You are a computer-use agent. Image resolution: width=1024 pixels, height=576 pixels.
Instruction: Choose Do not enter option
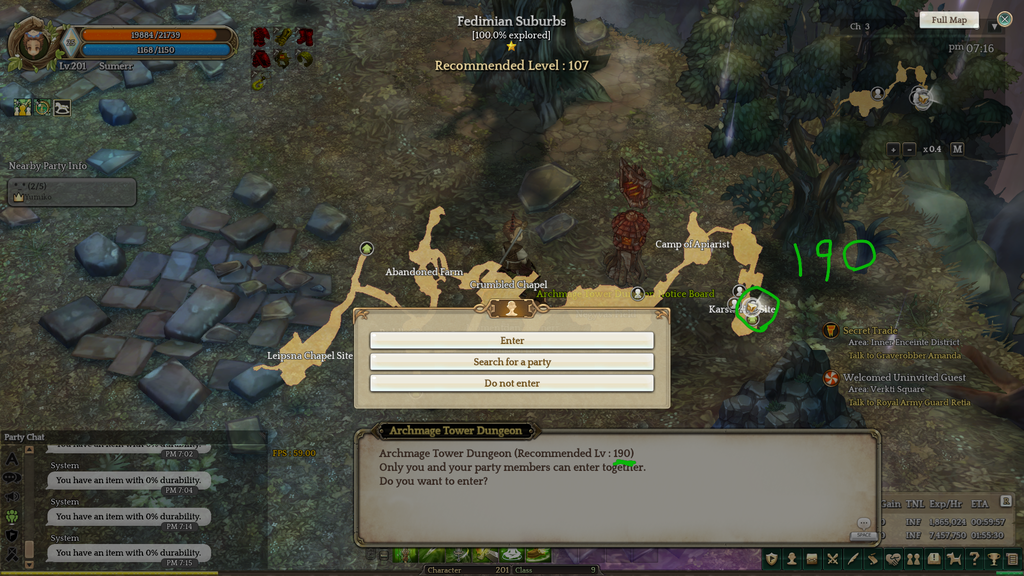pos(512,383)
